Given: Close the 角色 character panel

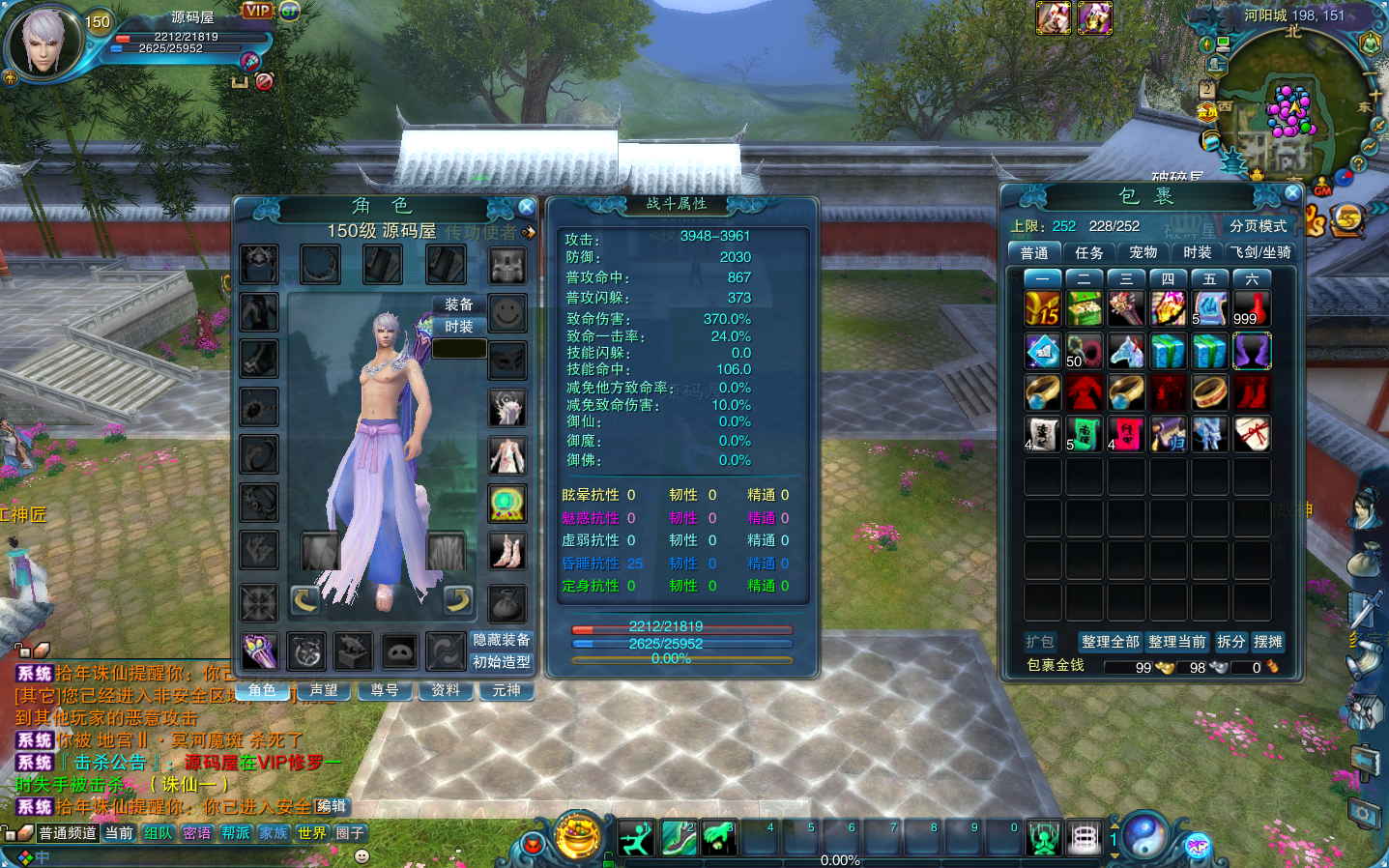Looking at the screenshot, I should 526,207.
